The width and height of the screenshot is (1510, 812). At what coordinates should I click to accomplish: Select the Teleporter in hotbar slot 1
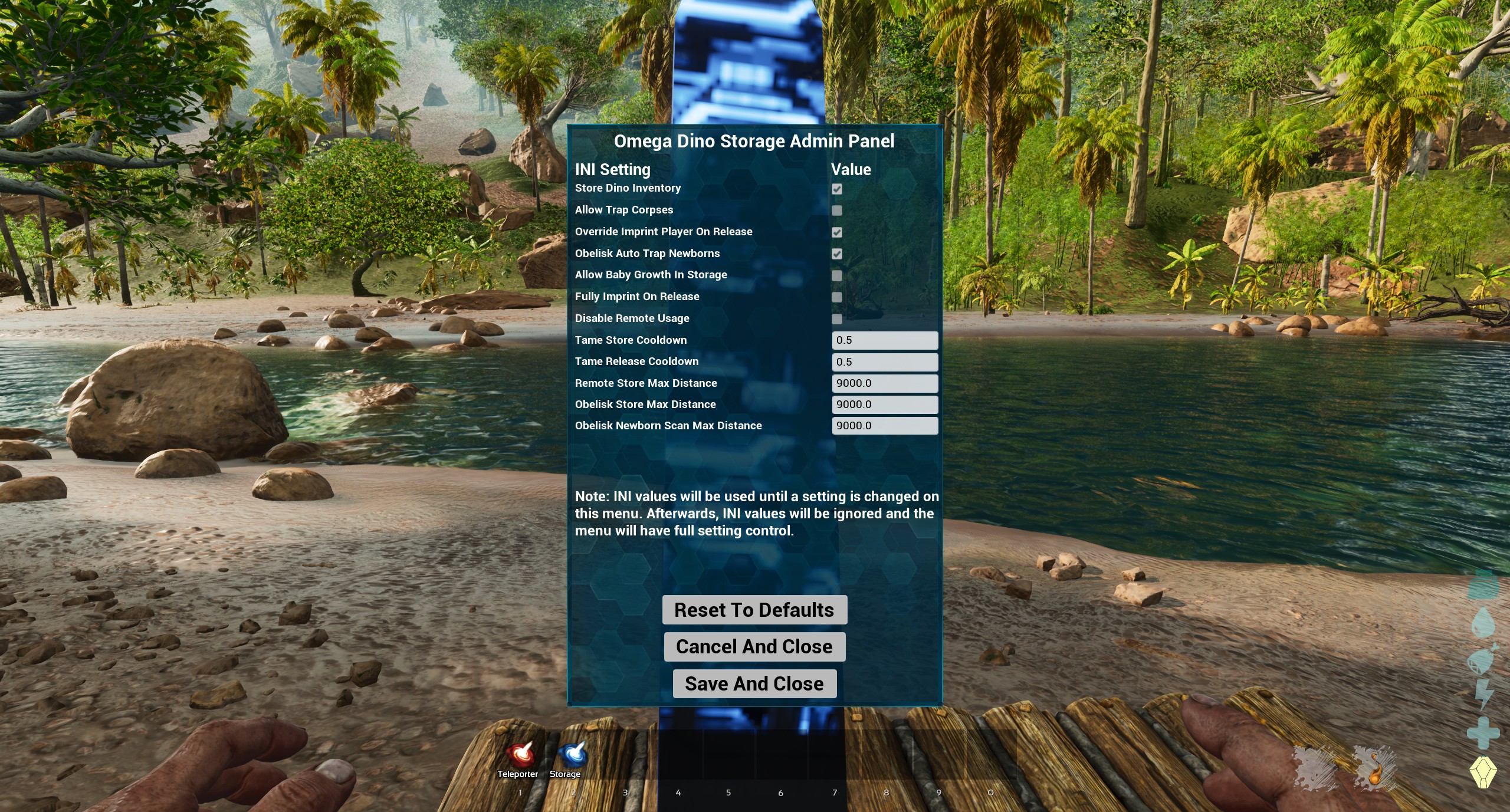click(520, 753)
